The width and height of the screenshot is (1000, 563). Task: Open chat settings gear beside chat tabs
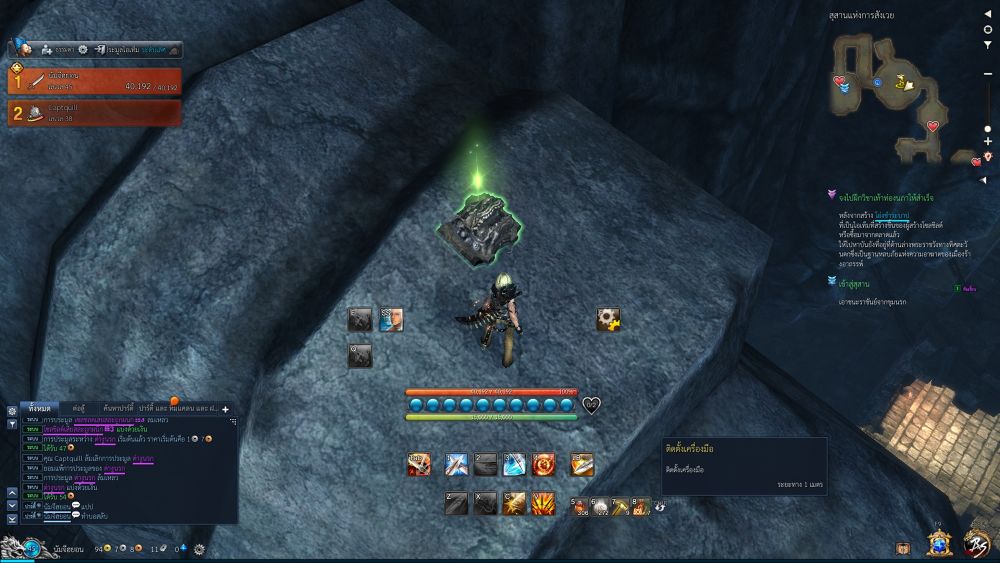tap(12, 411)
